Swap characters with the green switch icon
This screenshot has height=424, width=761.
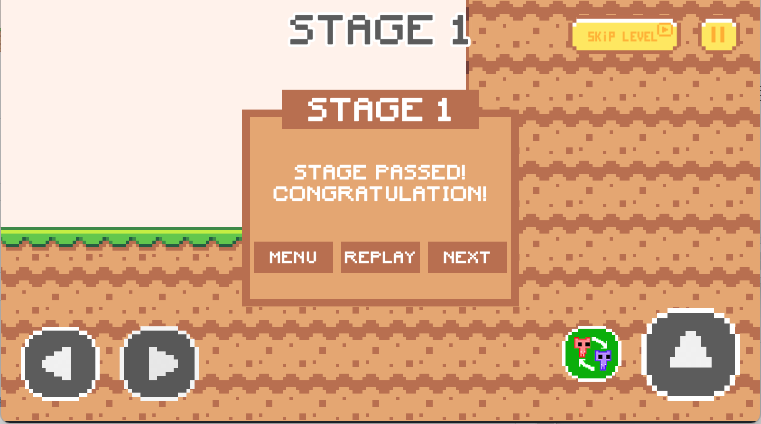point(592,354)
